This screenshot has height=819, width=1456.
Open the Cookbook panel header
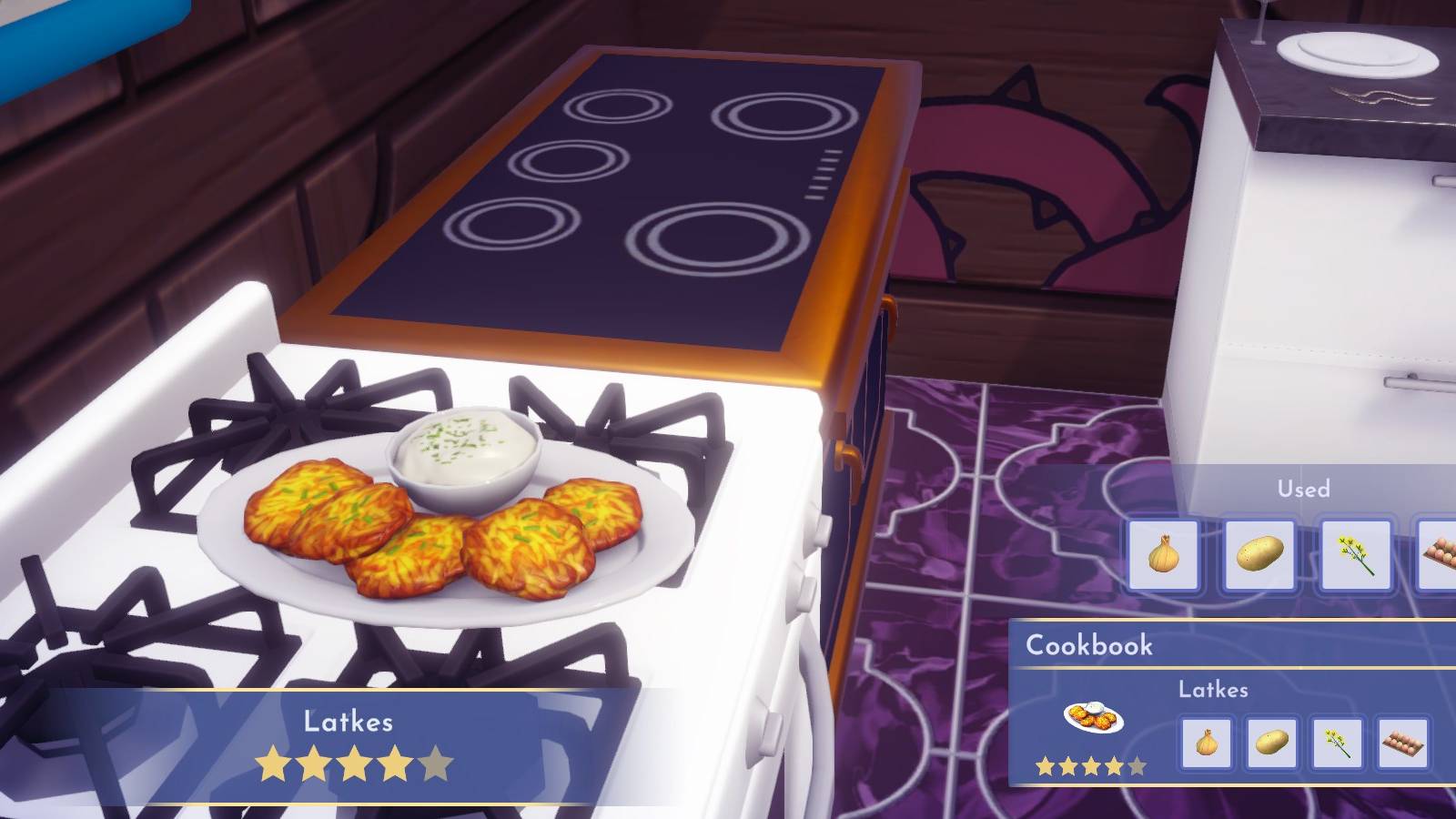coord(1090,646)
